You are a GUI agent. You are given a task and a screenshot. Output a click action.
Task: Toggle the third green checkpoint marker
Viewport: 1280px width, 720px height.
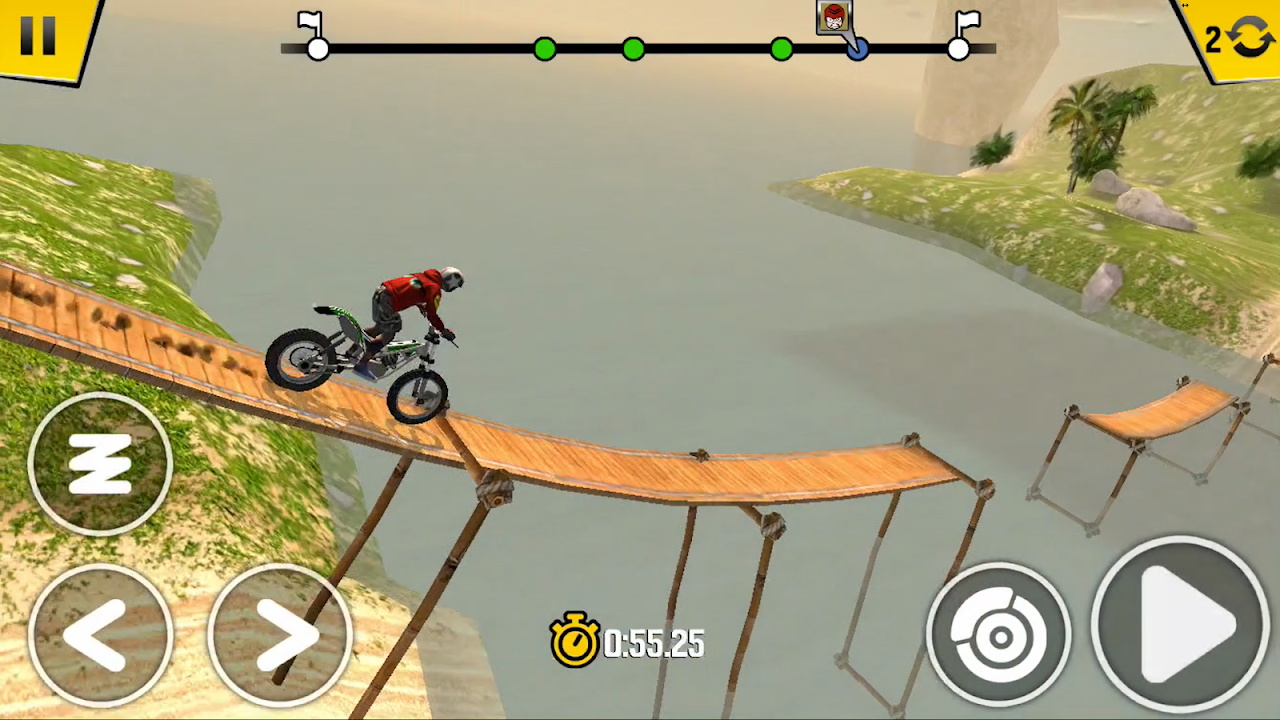[781, 49]
